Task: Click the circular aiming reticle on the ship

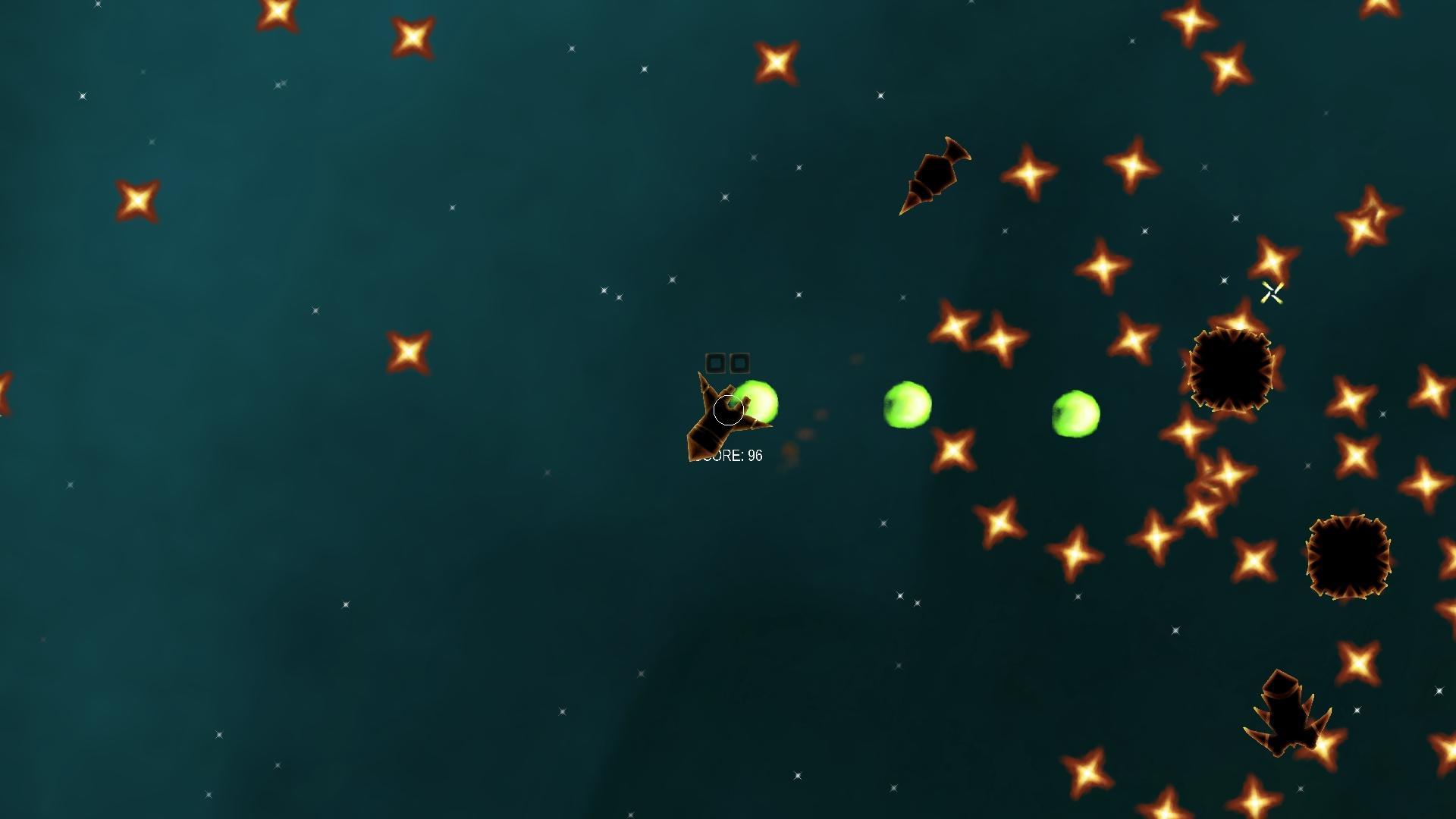Action: pos(728,409)
